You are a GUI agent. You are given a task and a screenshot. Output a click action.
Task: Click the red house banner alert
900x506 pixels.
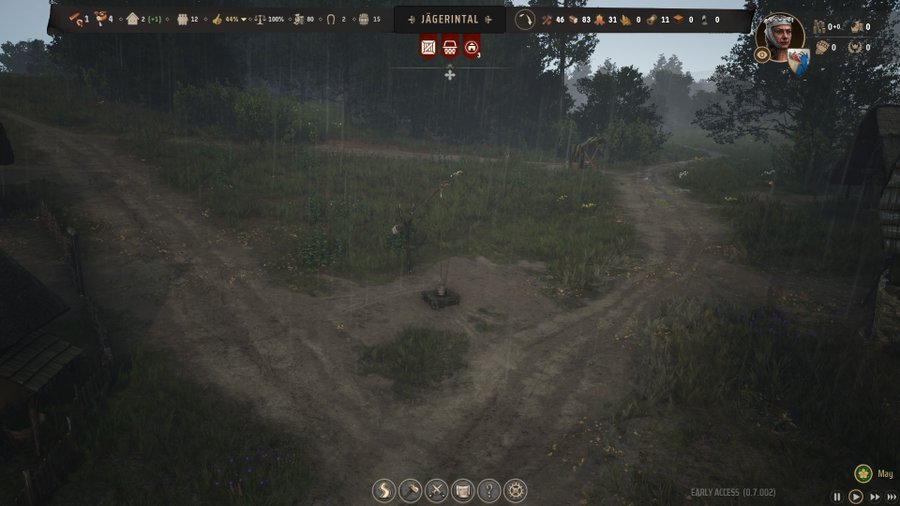click(x=471, y=45)
